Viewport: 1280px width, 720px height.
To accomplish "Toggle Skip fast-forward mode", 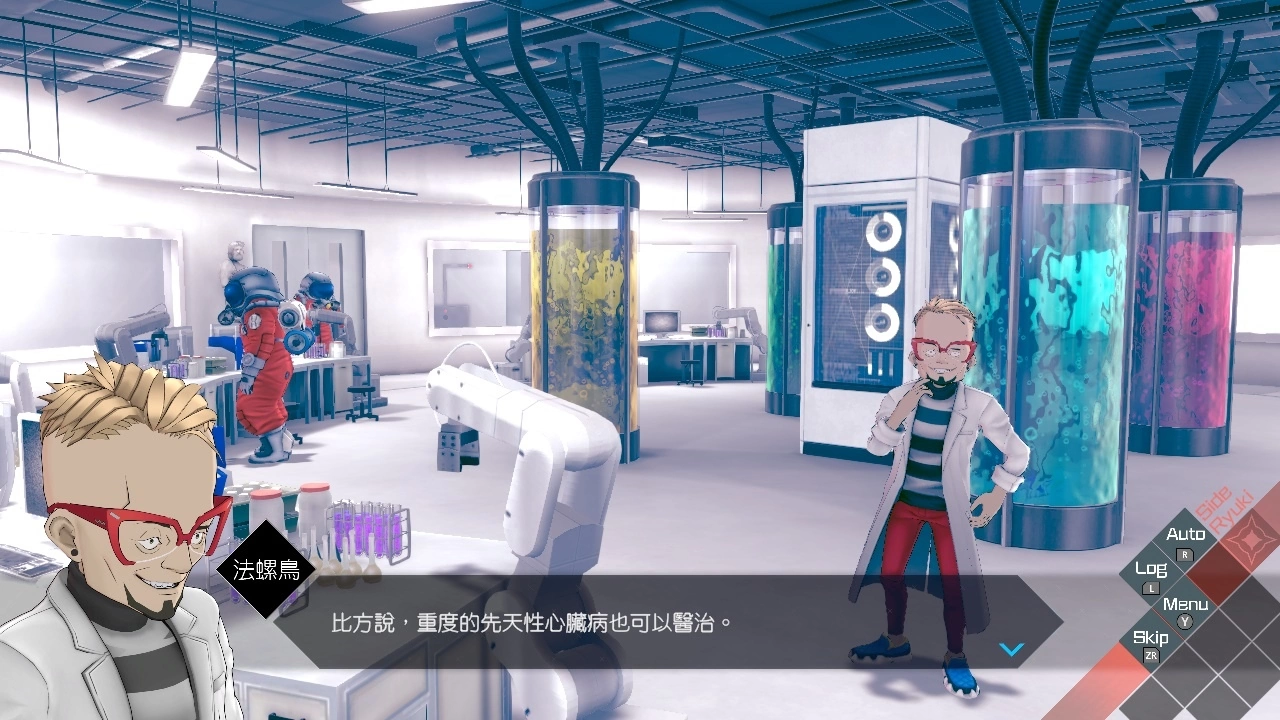I will tap(1151, 637).
